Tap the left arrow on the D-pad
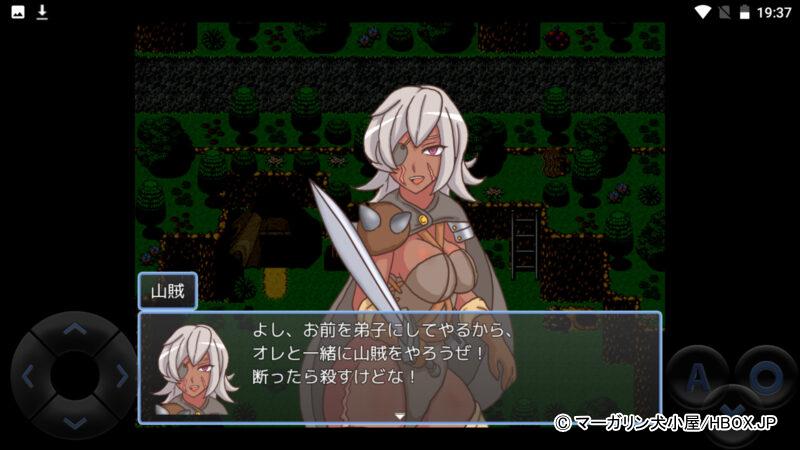Image resolution: width=800 pixels, height=450 pixels. pyautogui.click(x=28, y=376)
